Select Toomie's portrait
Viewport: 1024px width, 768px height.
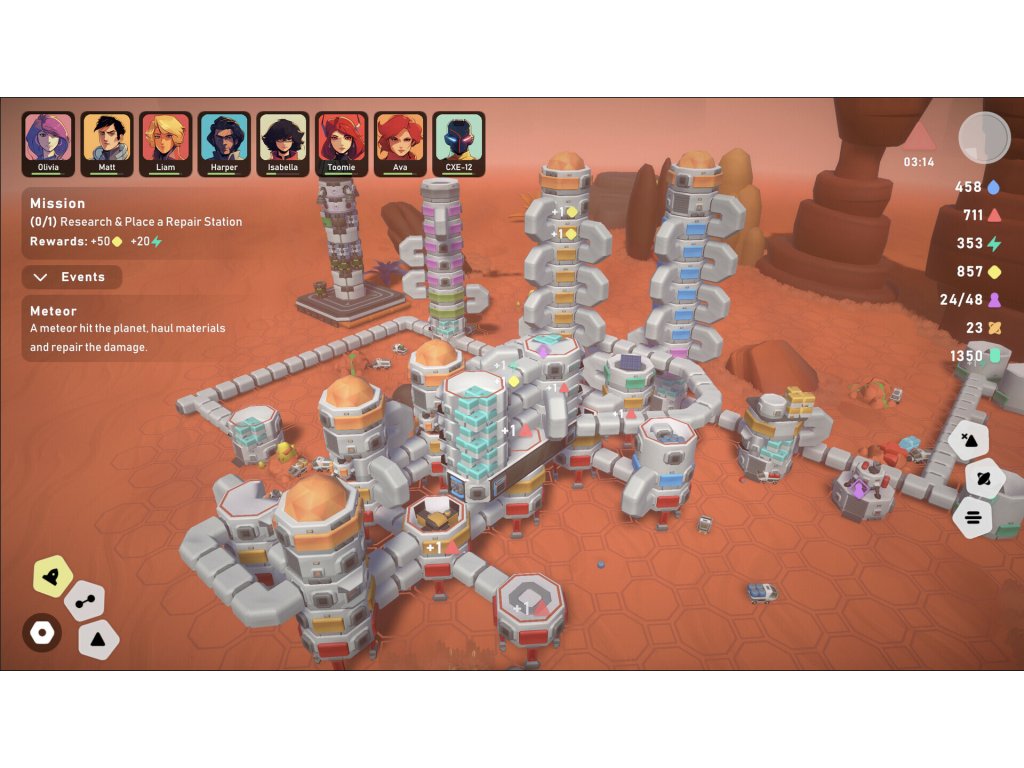coord(342,143)
